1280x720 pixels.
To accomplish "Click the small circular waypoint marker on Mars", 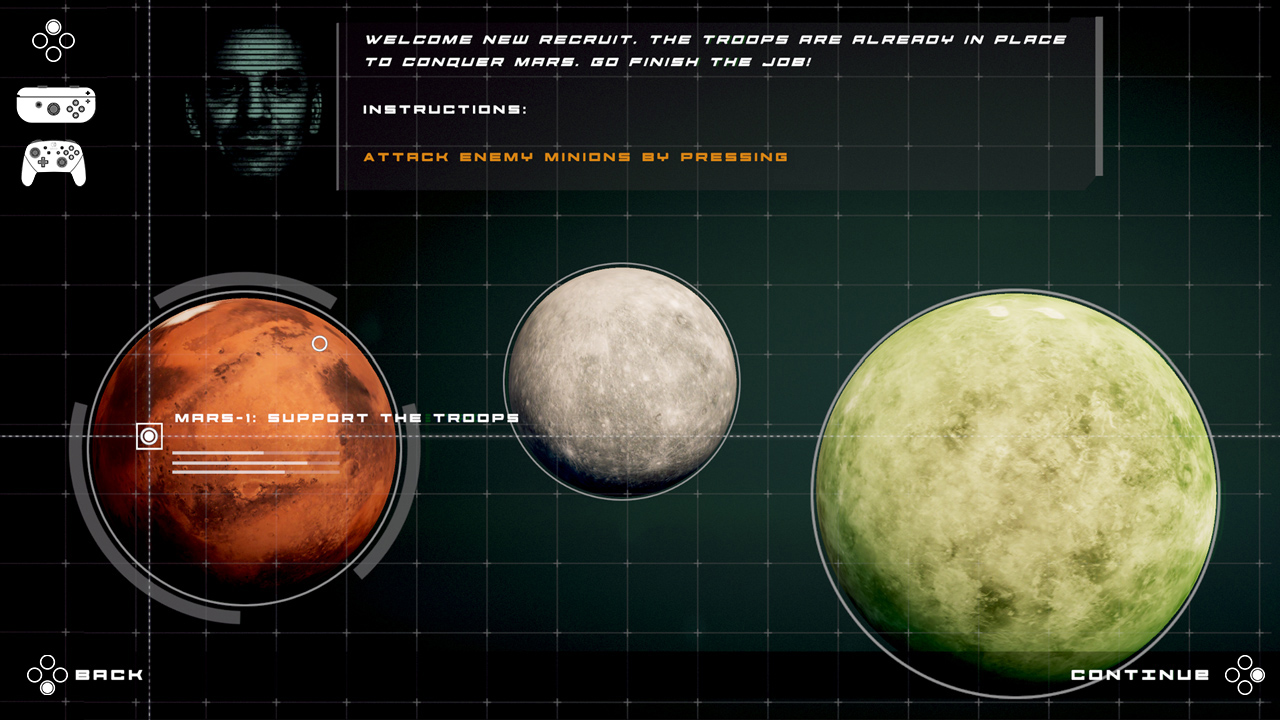I will click(x=320, y=343).
